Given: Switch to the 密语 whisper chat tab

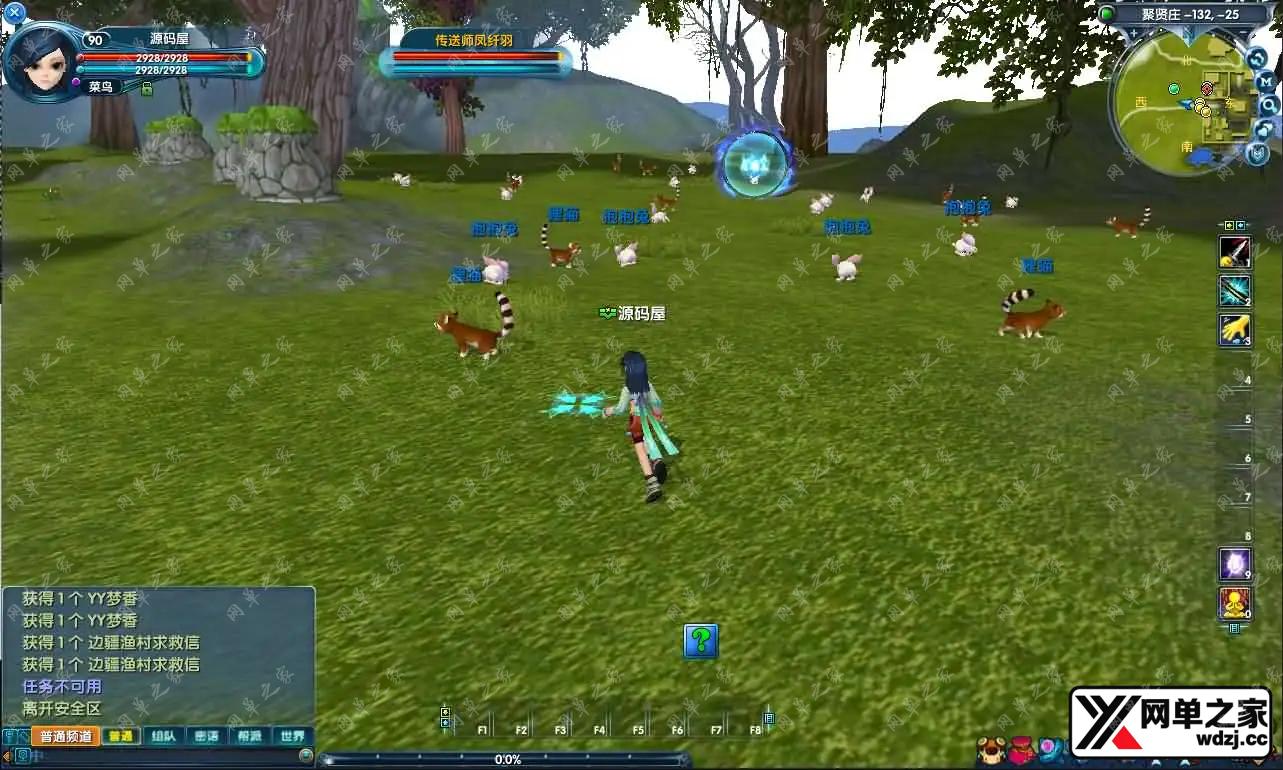Looking at the screenshot, I should click(206, 736).
